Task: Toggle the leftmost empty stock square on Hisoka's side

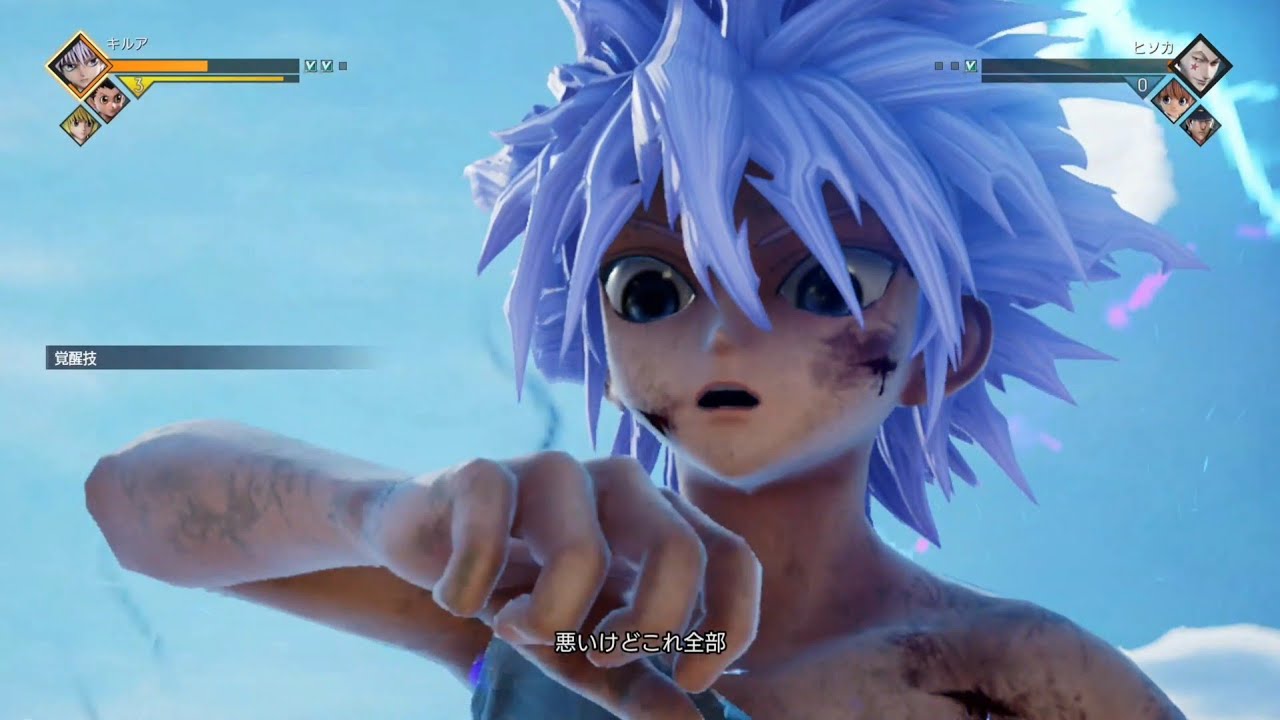Action: point(938,65)
